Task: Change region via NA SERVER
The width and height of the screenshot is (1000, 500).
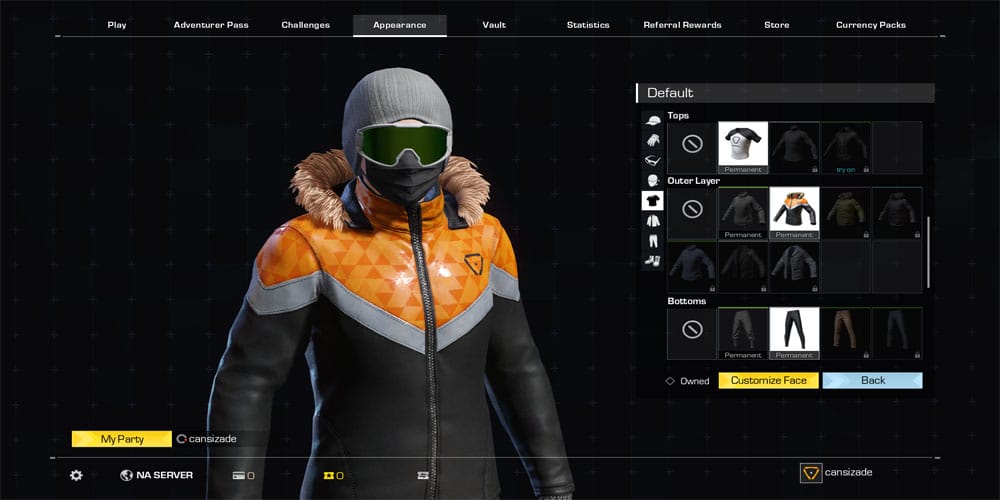Action: [157, 475]
